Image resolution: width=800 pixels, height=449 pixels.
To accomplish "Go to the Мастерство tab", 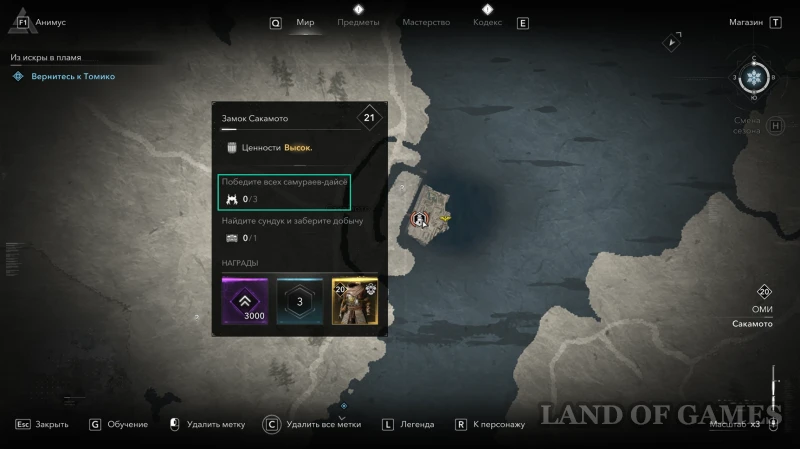I will [426, 22].
